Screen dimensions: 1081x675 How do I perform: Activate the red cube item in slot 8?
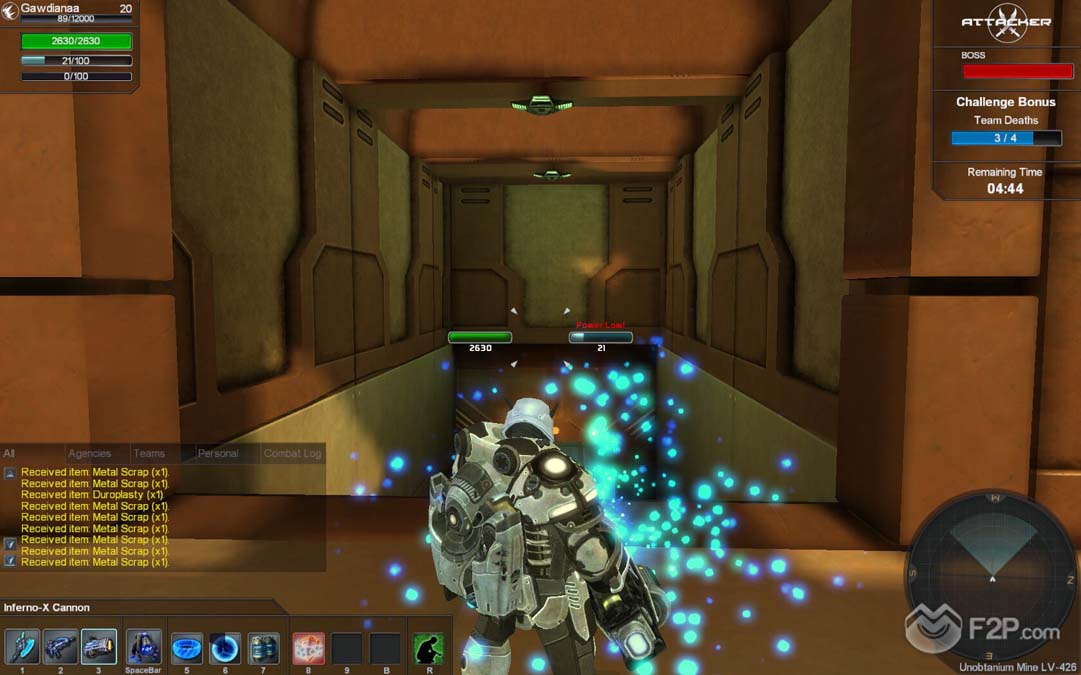coord(308,648)
